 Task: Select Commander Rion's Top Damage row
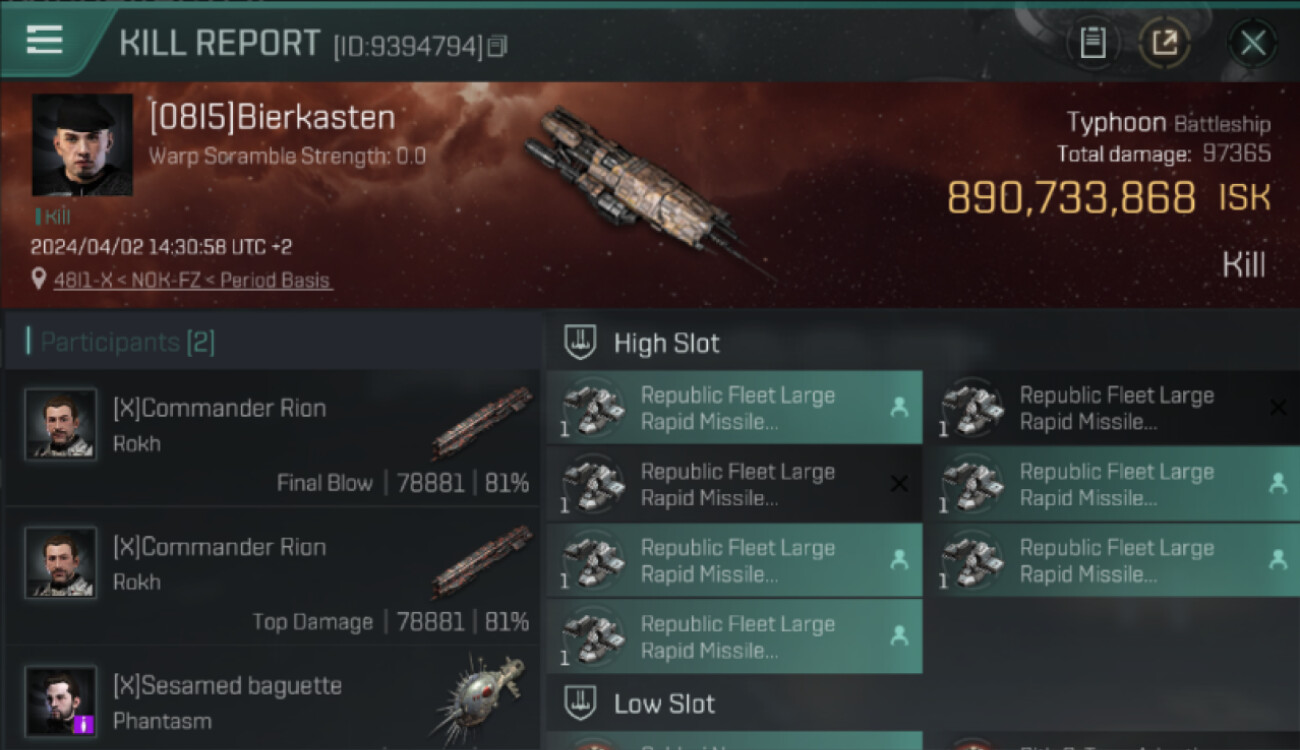pos(272,577)
